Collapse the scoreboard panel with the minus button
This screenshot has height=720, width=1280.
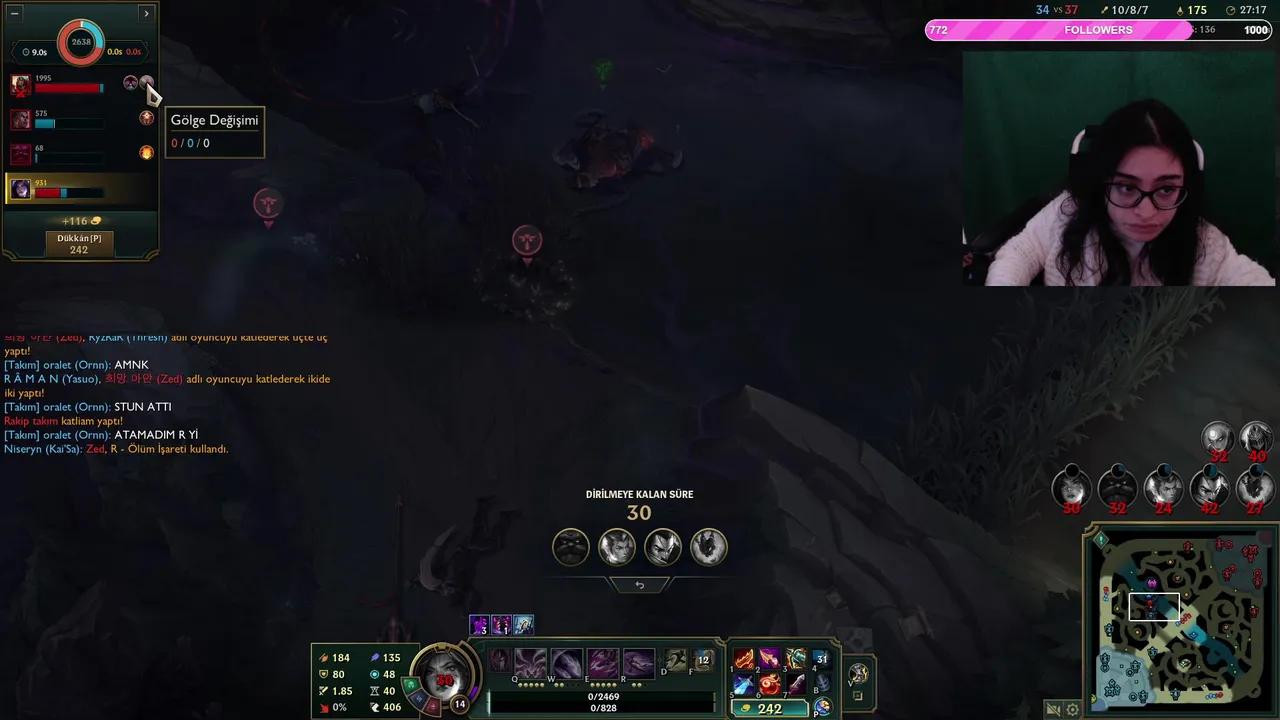[13, 13]
